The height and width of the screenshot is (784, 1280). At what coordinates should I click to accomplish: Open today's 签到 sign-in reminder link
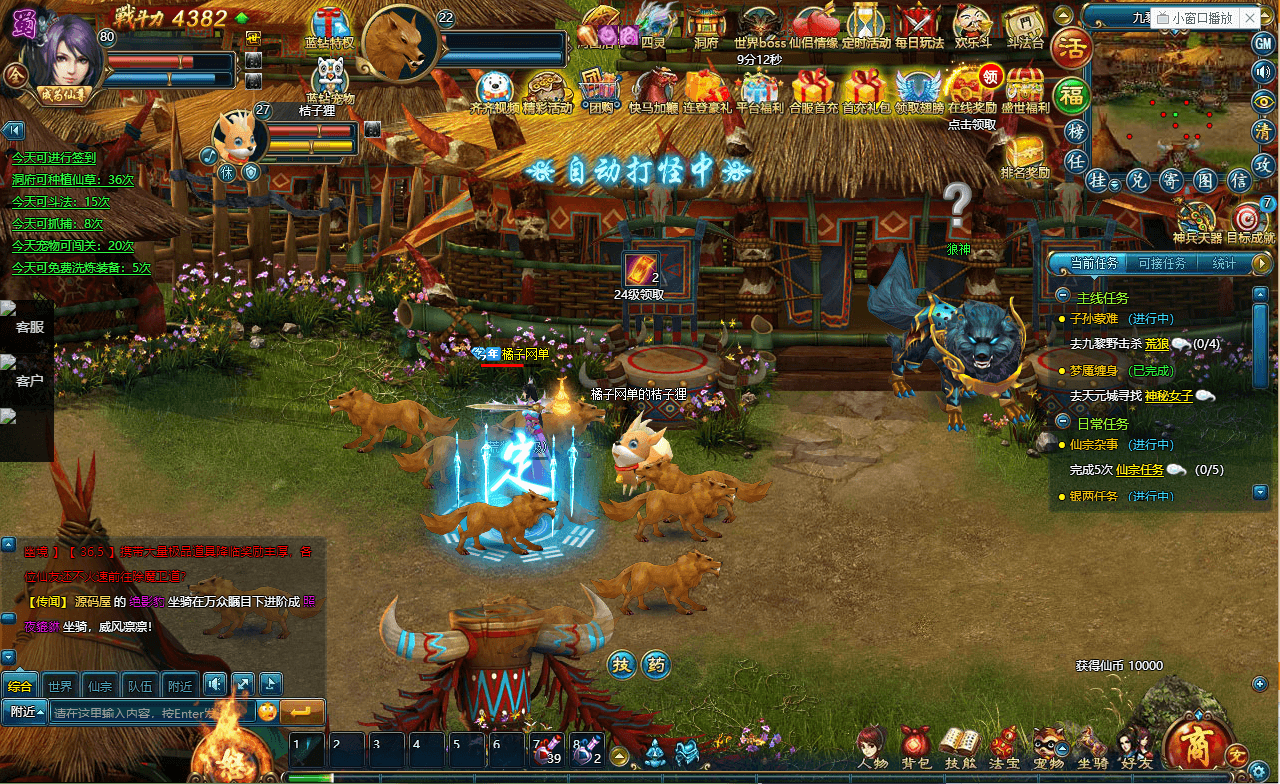tap(54, 158)
